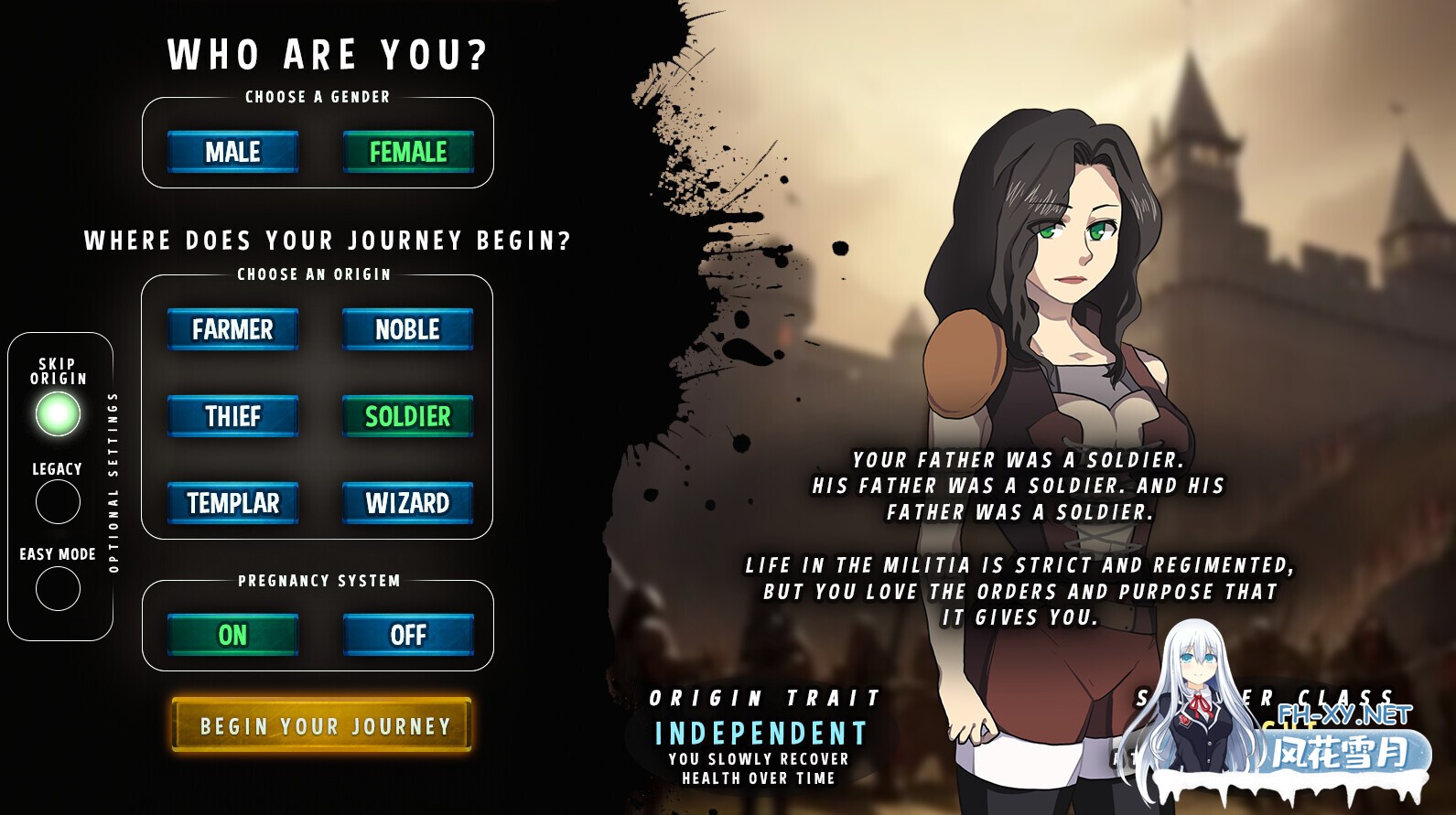
Task: Select the Soldier origin
Action: click(x=406, y=416)
